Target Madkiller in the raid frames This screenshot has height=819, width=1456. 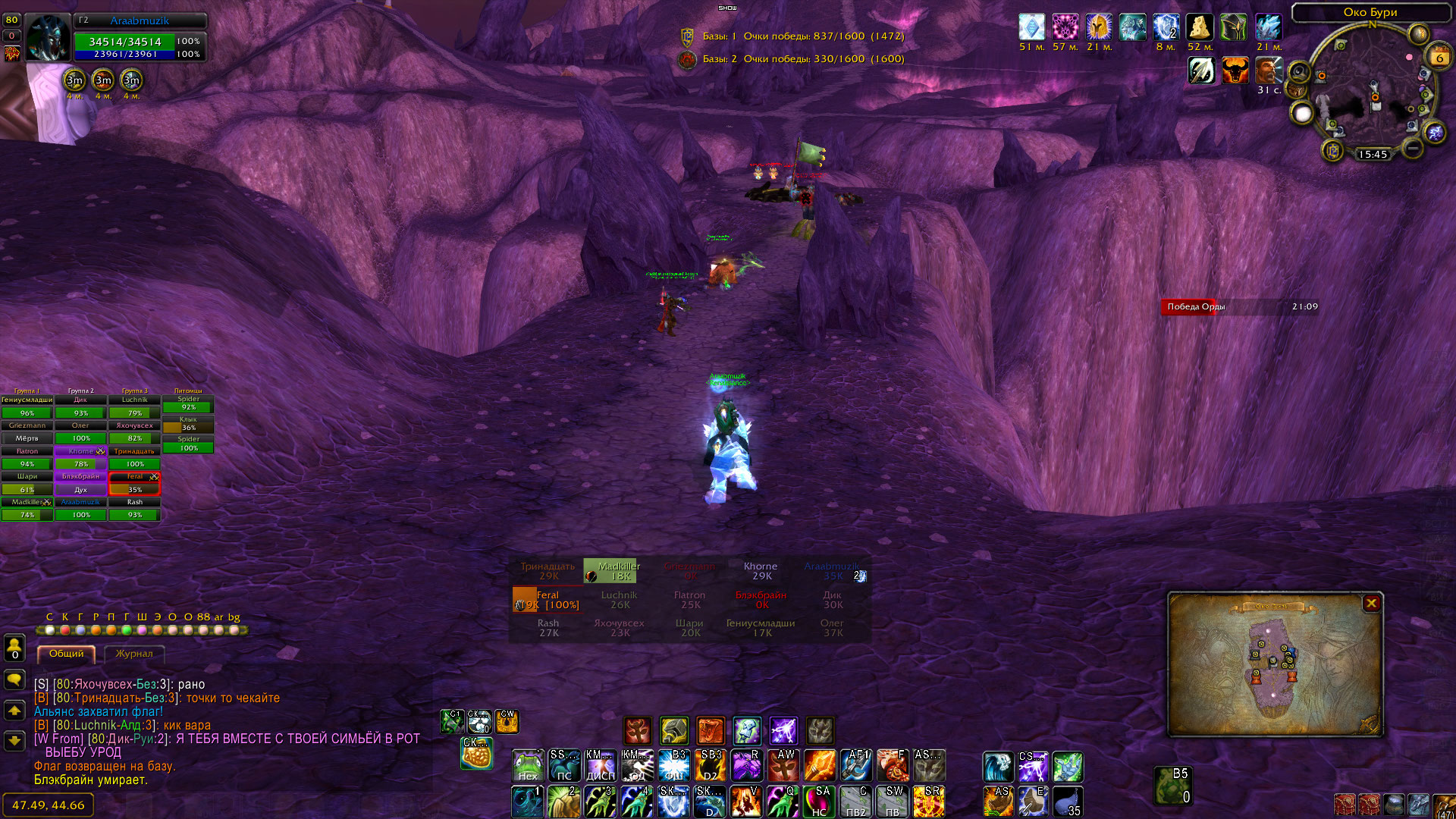pos(27,508)
